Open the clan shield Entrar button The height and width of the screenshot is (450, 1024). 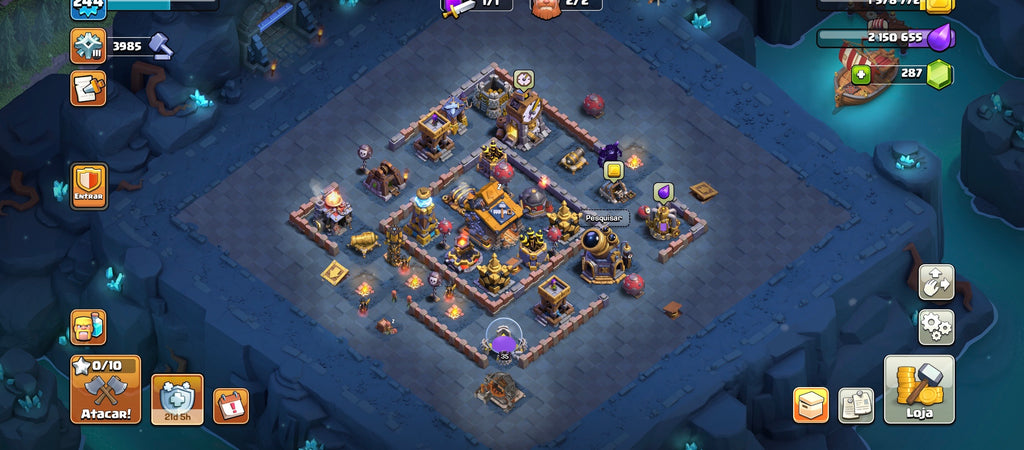click(88, 186)
